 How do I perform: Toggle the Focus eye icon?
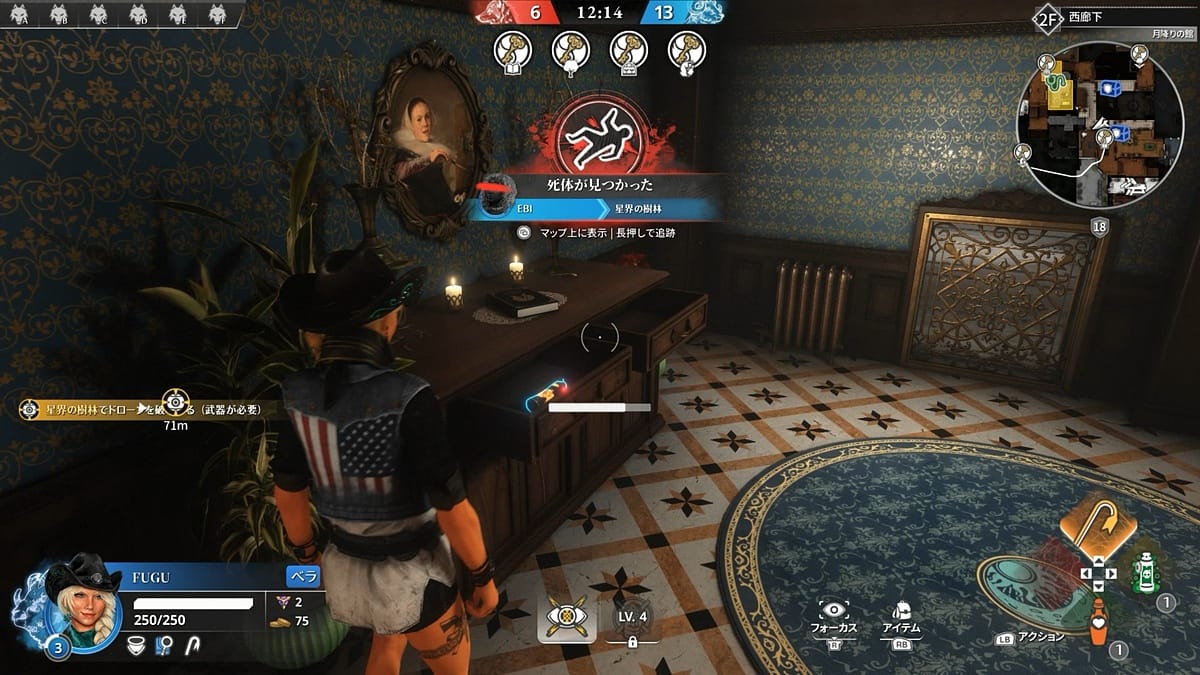833,612
